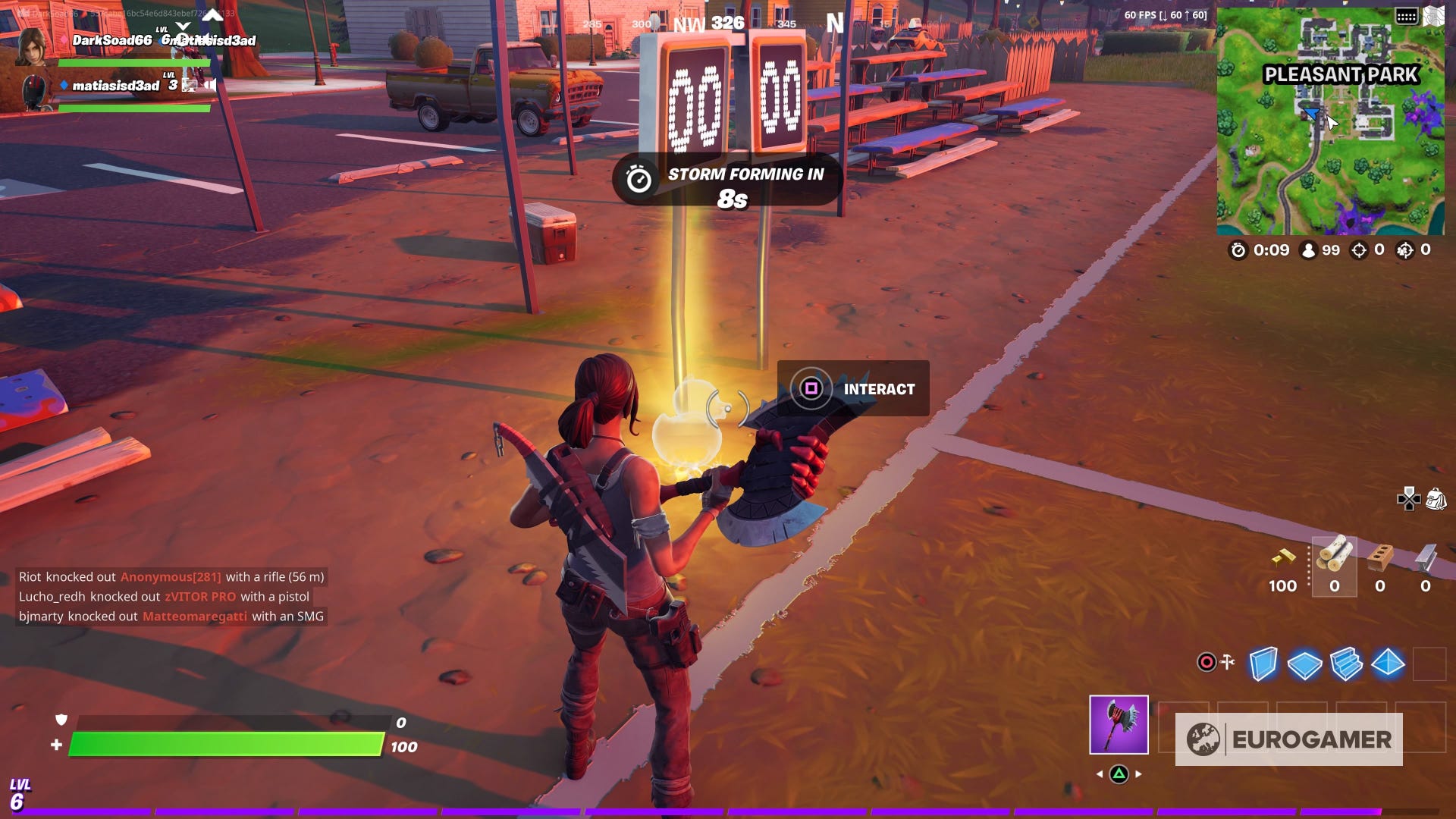Viewport: 1456px width, 819px height.
Task: Cycle emotes with the right arrow
Action: point(1138,773)
